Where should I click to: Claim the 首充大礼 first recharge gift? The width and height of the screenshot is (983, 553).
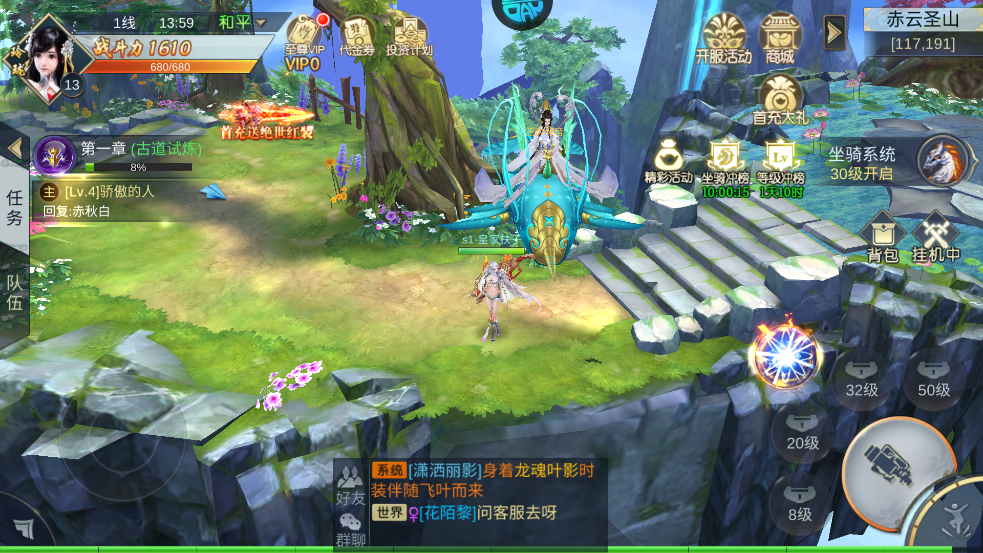pos(780,99)
